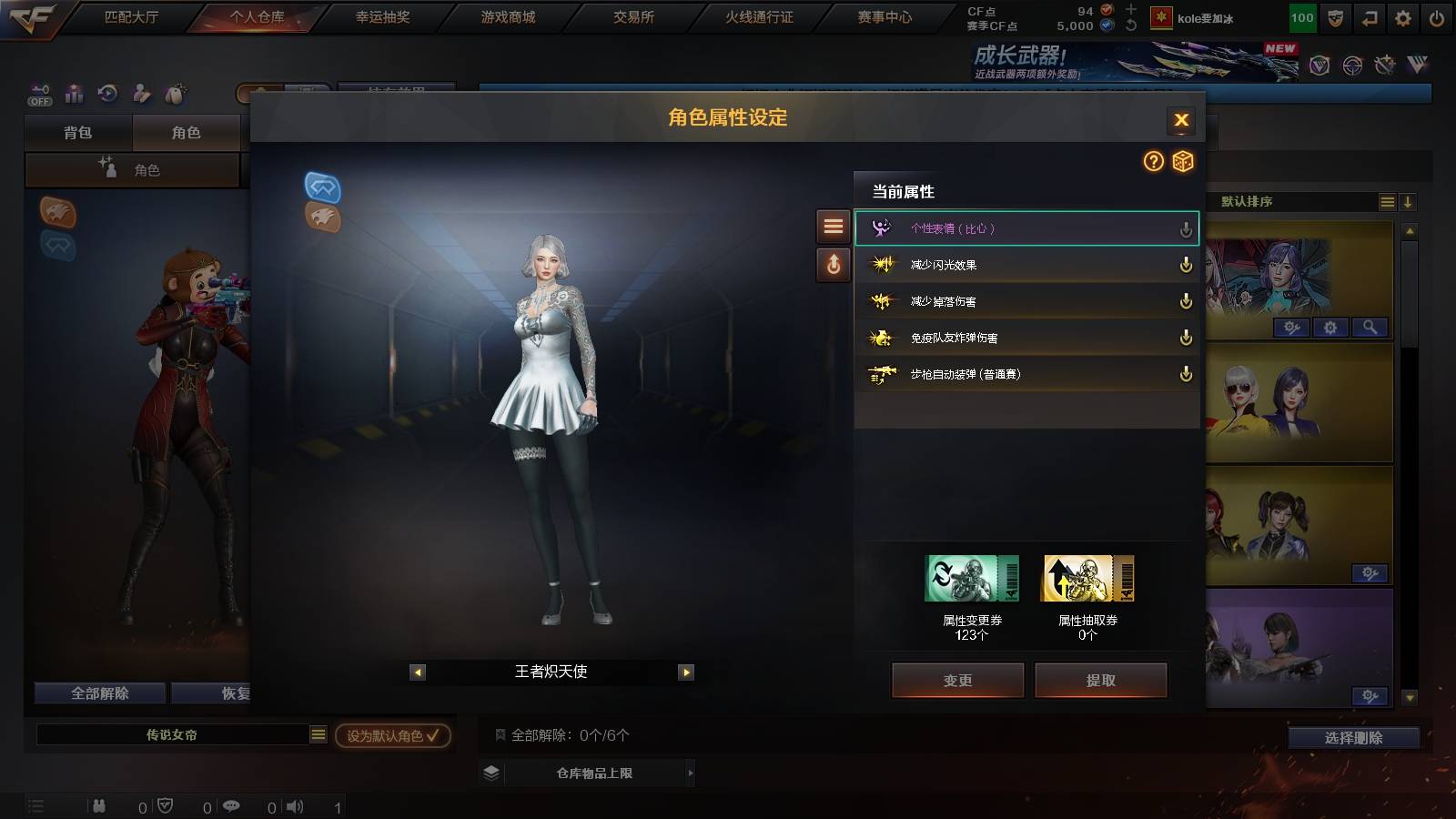
Task: Click the 变更 button
Action: pos(957,680)
